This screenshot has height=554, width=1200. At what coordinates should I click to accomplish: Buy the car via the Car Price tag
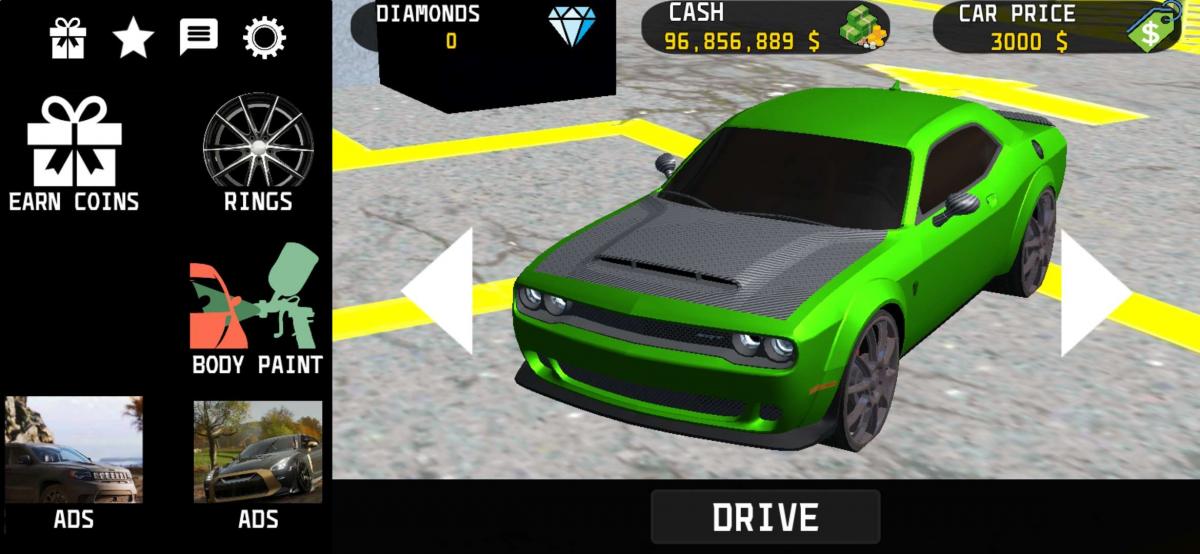(1153, 27)
